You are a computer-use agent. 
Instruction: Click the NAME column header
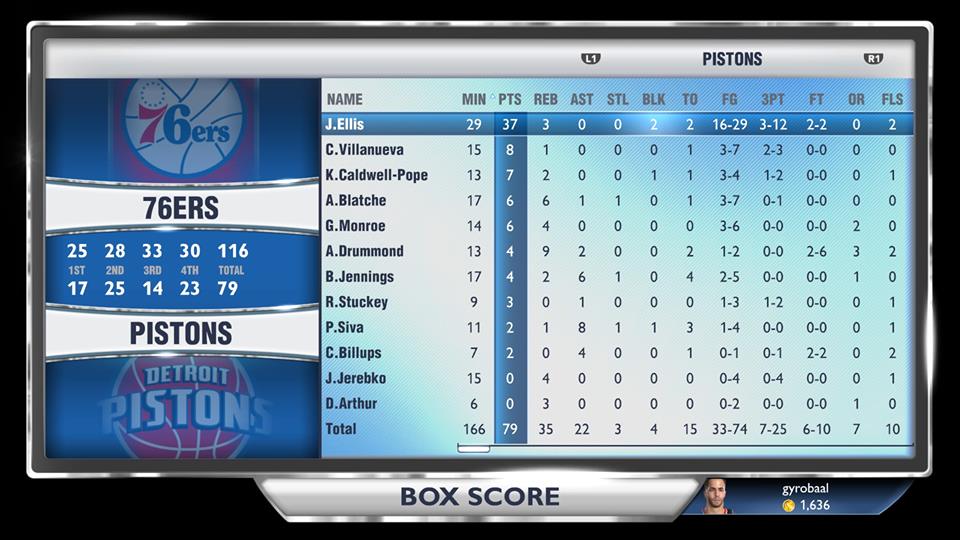click(x=345, y=99)
